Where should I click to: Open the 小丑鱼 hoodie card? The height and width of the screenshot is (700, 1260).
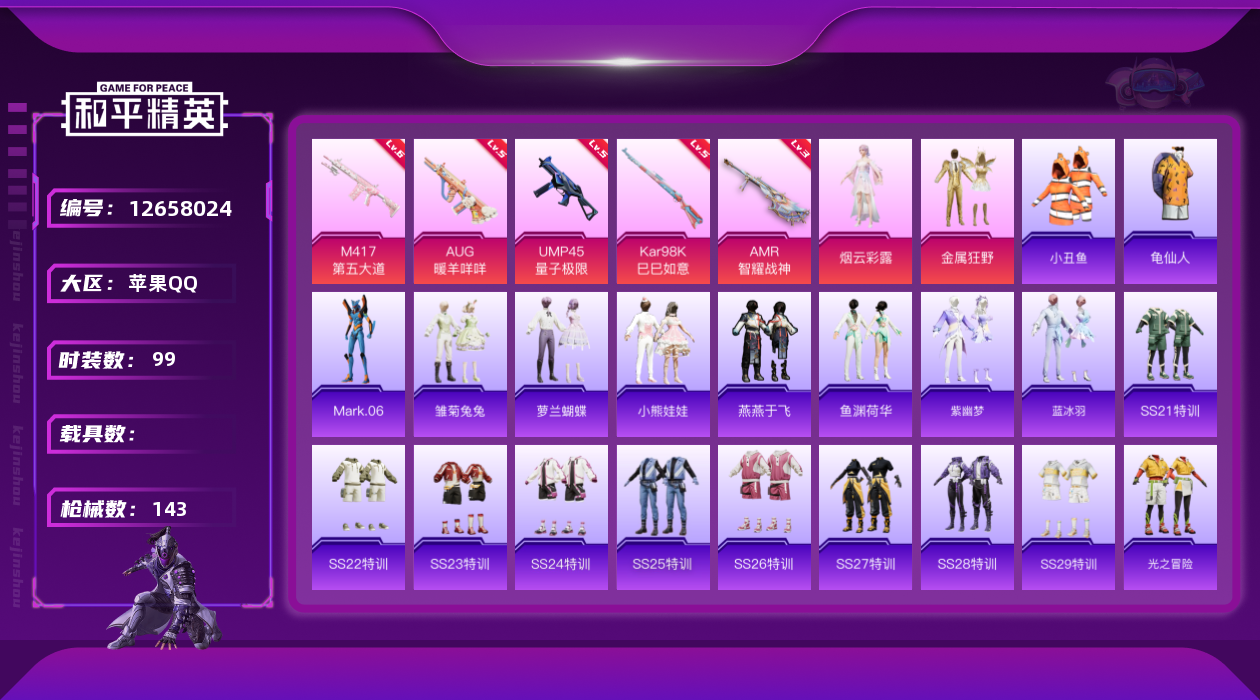[x=1068, y=211]
